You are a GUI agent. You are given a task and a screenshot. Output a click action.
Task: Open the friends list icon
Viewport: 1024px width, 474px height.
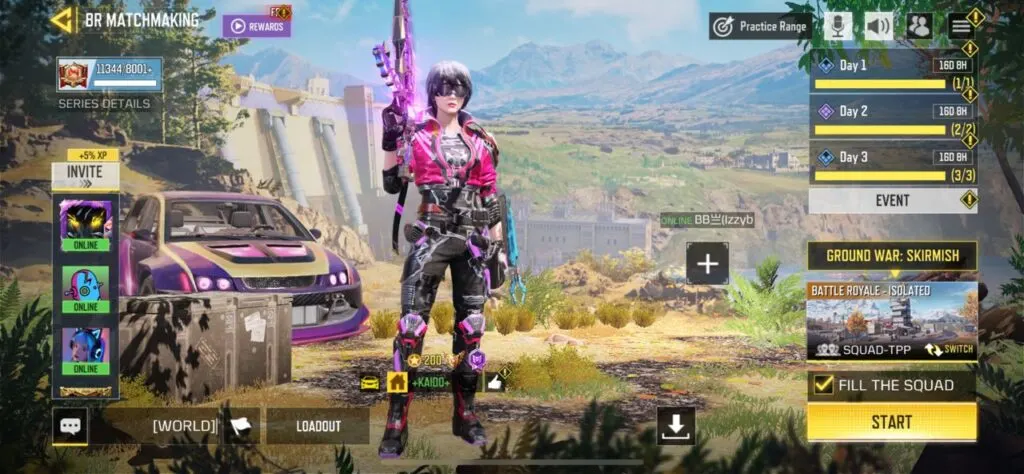919,26
